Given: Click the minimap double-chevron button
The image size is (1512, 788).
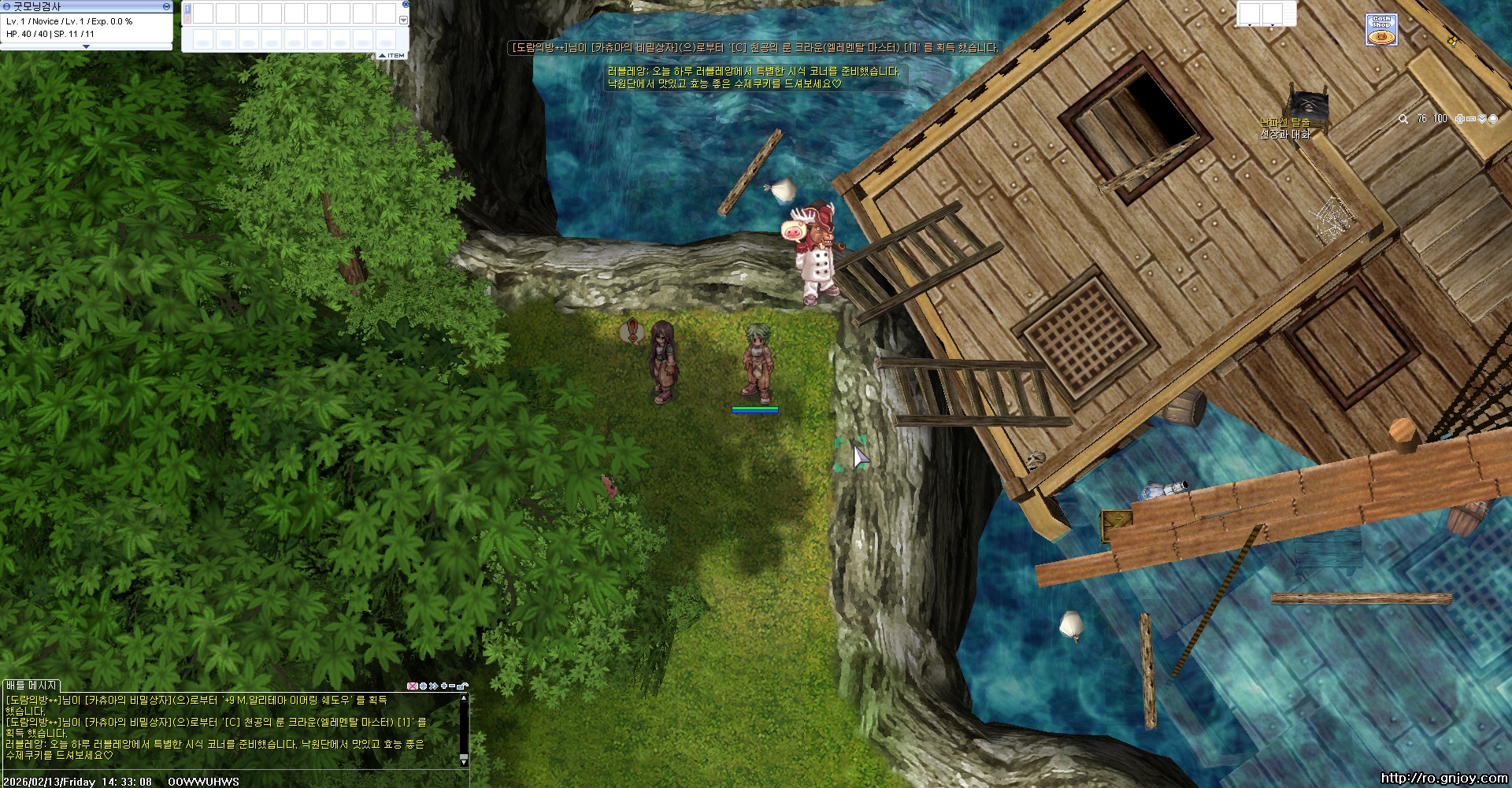Looking at the screenshot, I should 1481,119.
